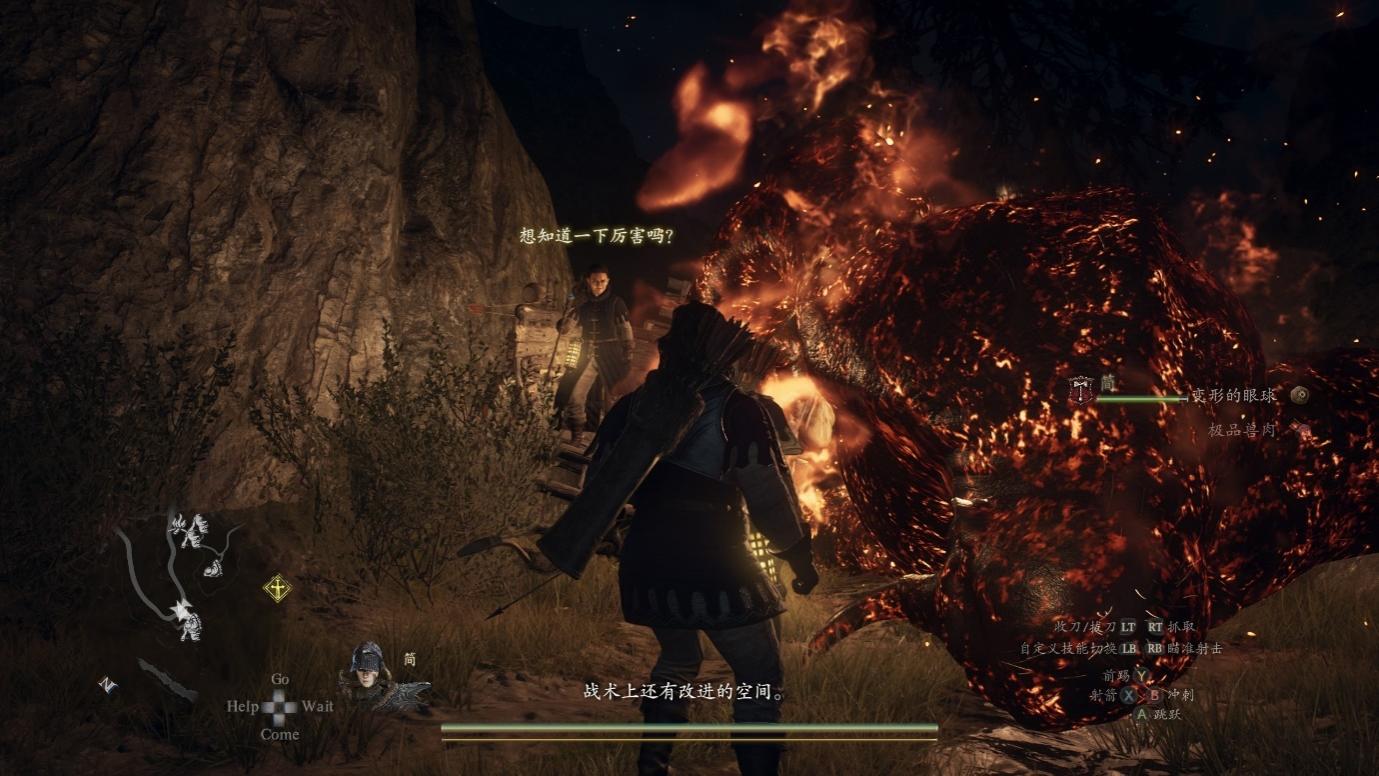
Task: Select the Come pawn command
Action: coord(280,734)
